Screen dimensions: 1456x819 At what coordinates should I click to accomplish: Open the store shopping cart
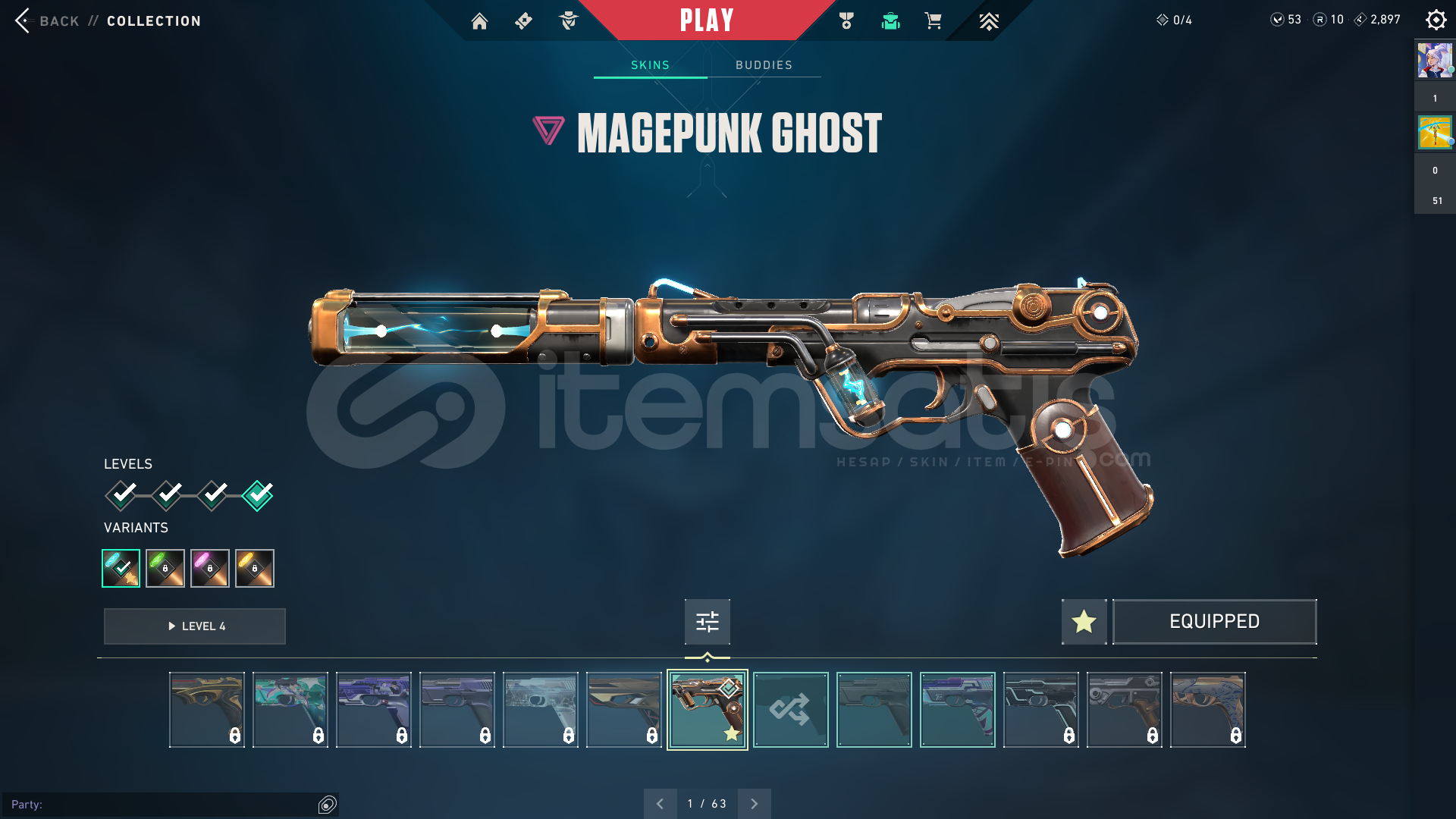933,21
